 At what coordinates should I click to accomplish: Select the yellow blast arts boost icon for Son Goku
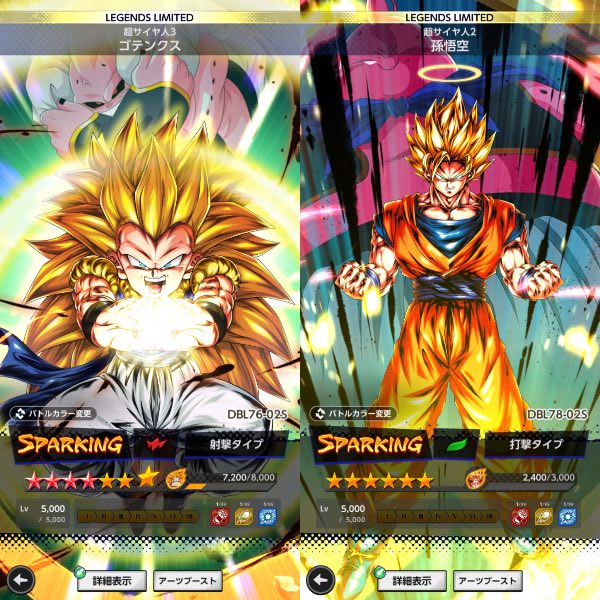545,516
